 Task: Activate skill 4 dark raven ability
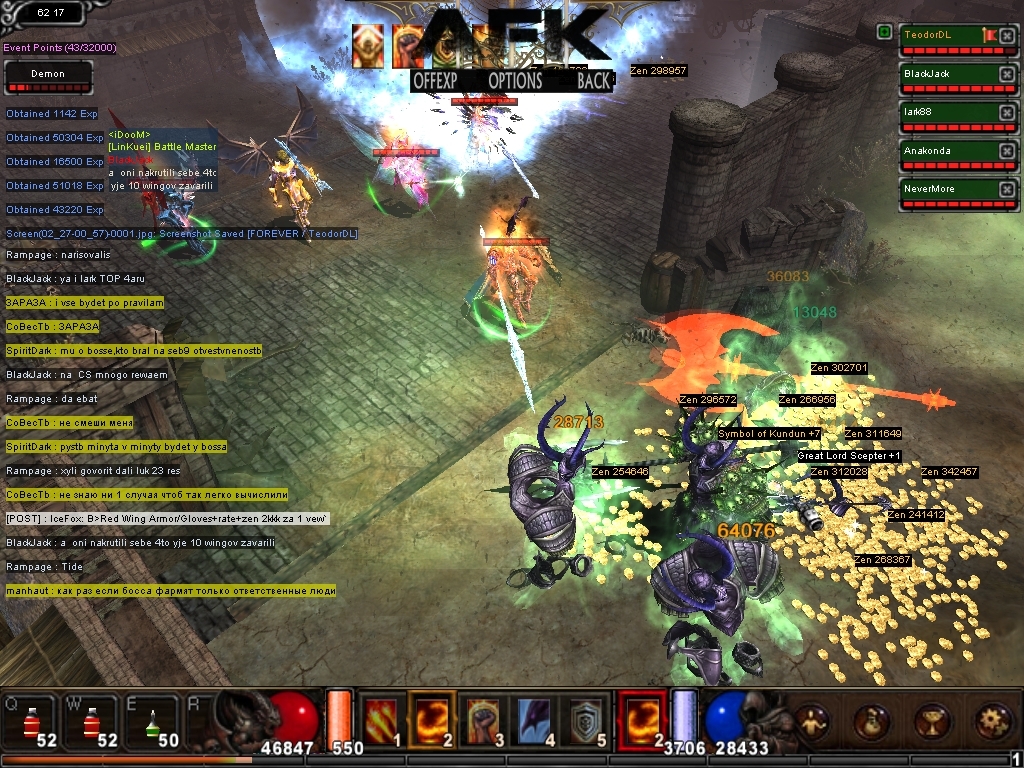tap(537, 718)
